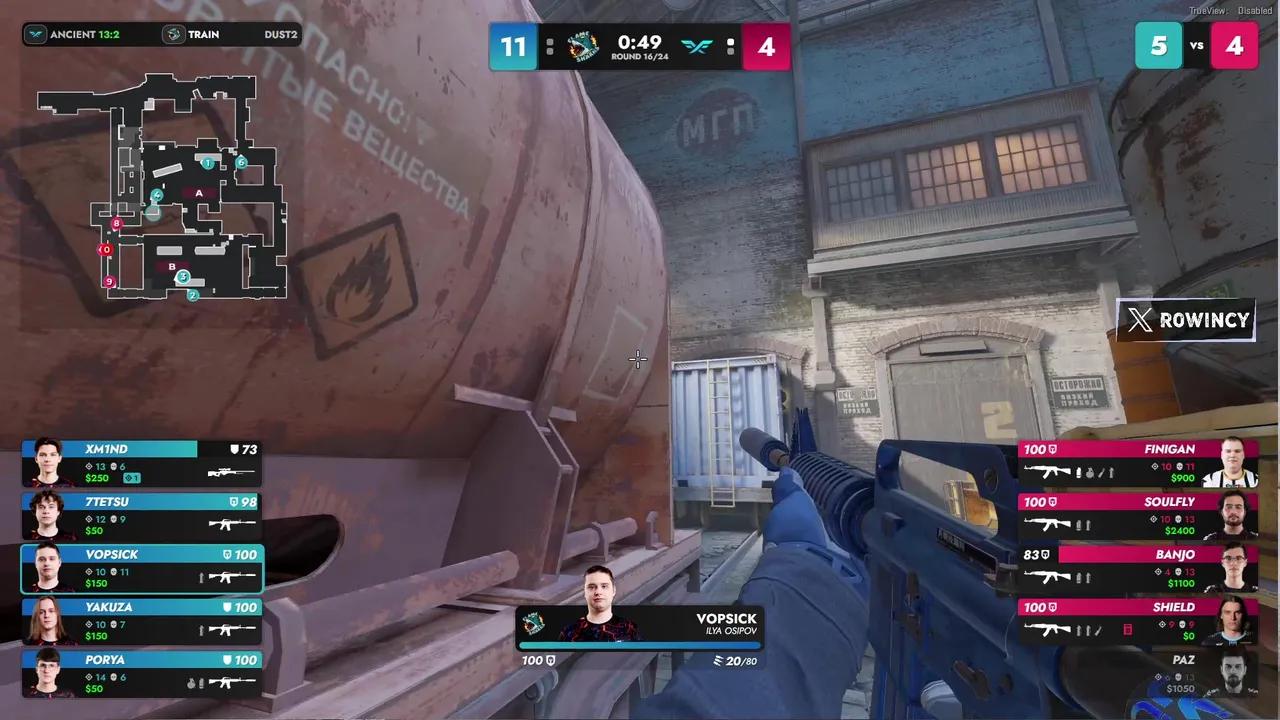Image resolution: width=1280 pixels, height=720 pixels.
Task: Expand the map marker dots right of the timer
Action: coord(730,46)
